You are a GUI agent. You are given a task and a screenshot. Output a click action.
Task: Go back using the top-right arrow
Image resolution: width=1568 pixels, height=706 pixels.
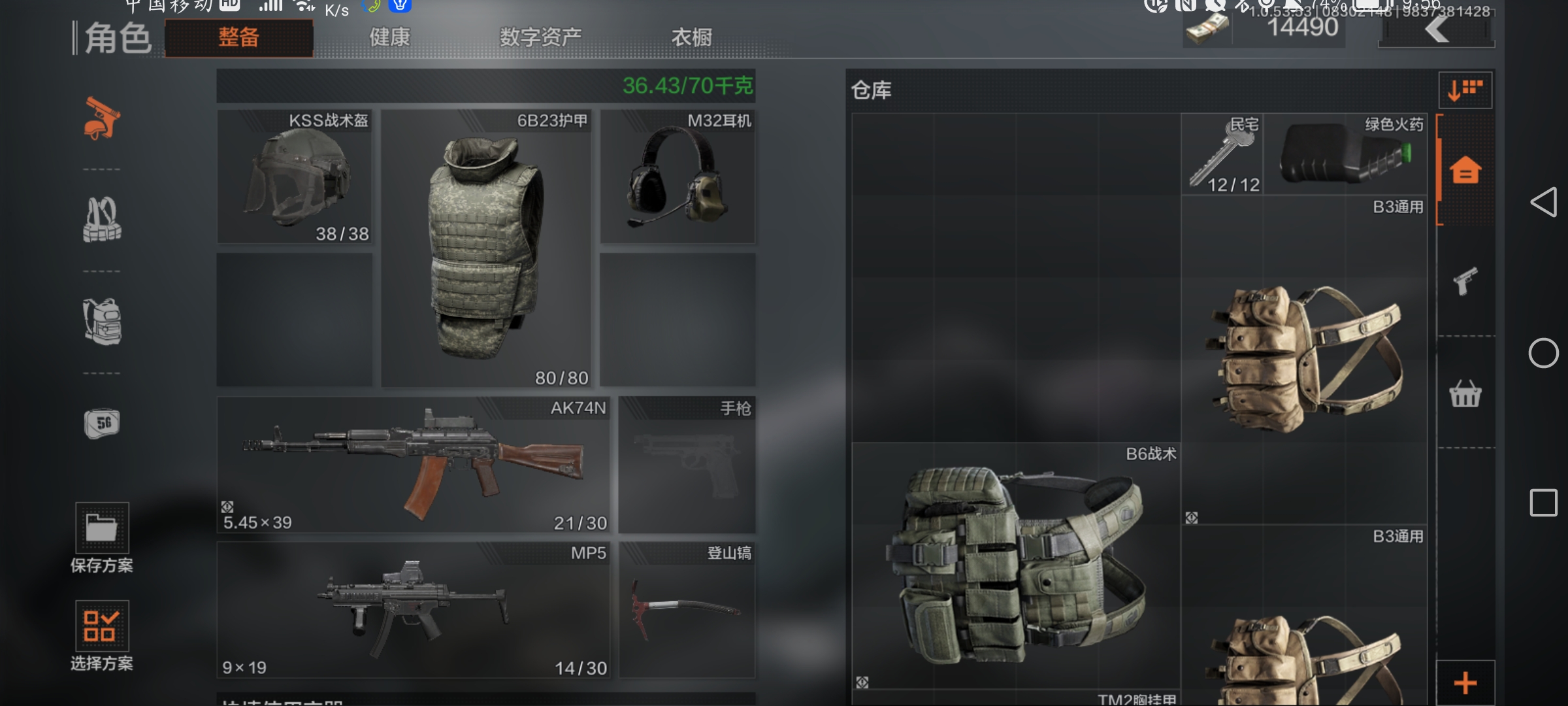[1436, 29]
